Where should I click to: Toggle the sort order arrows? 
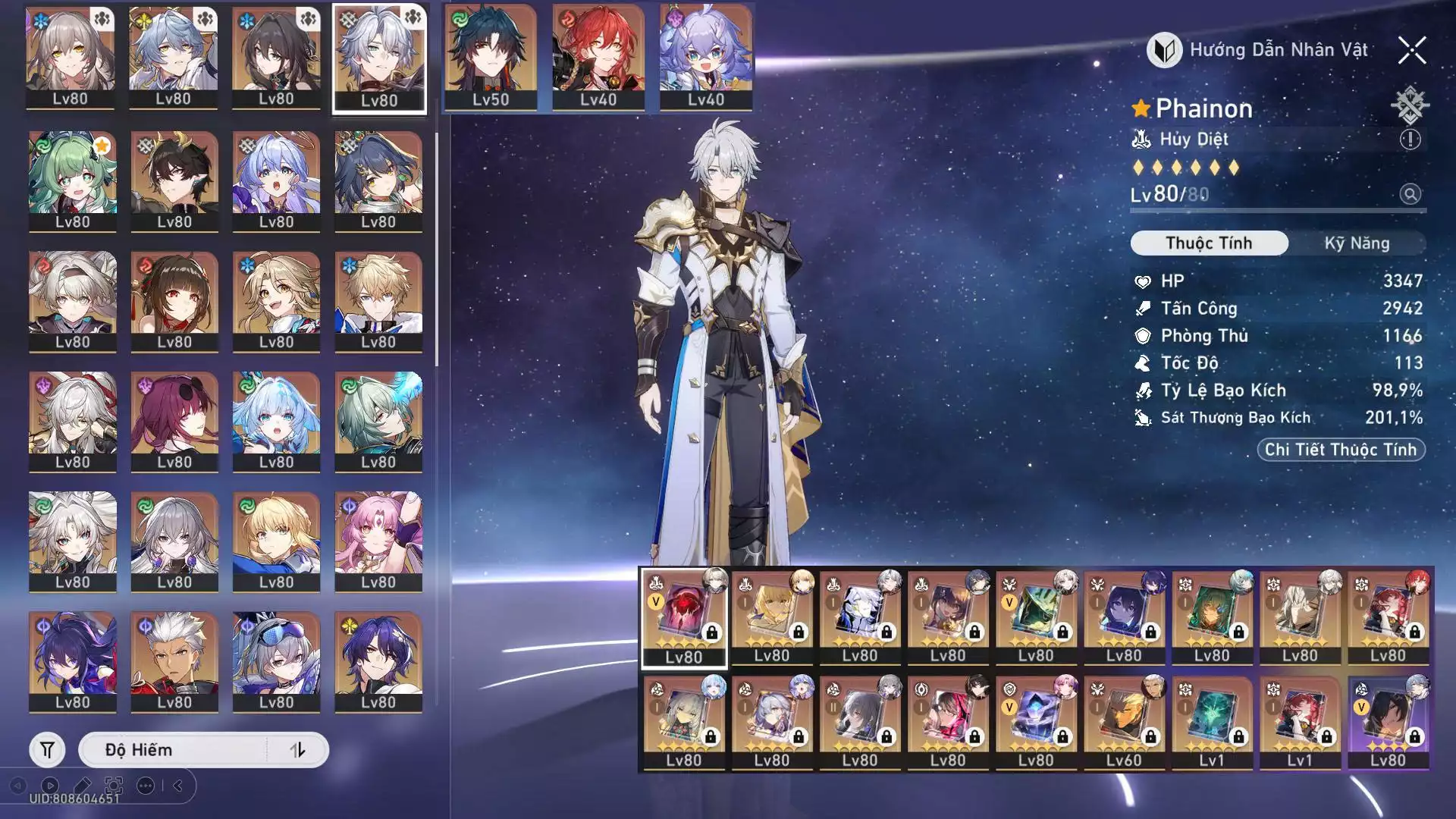point(298,750)
